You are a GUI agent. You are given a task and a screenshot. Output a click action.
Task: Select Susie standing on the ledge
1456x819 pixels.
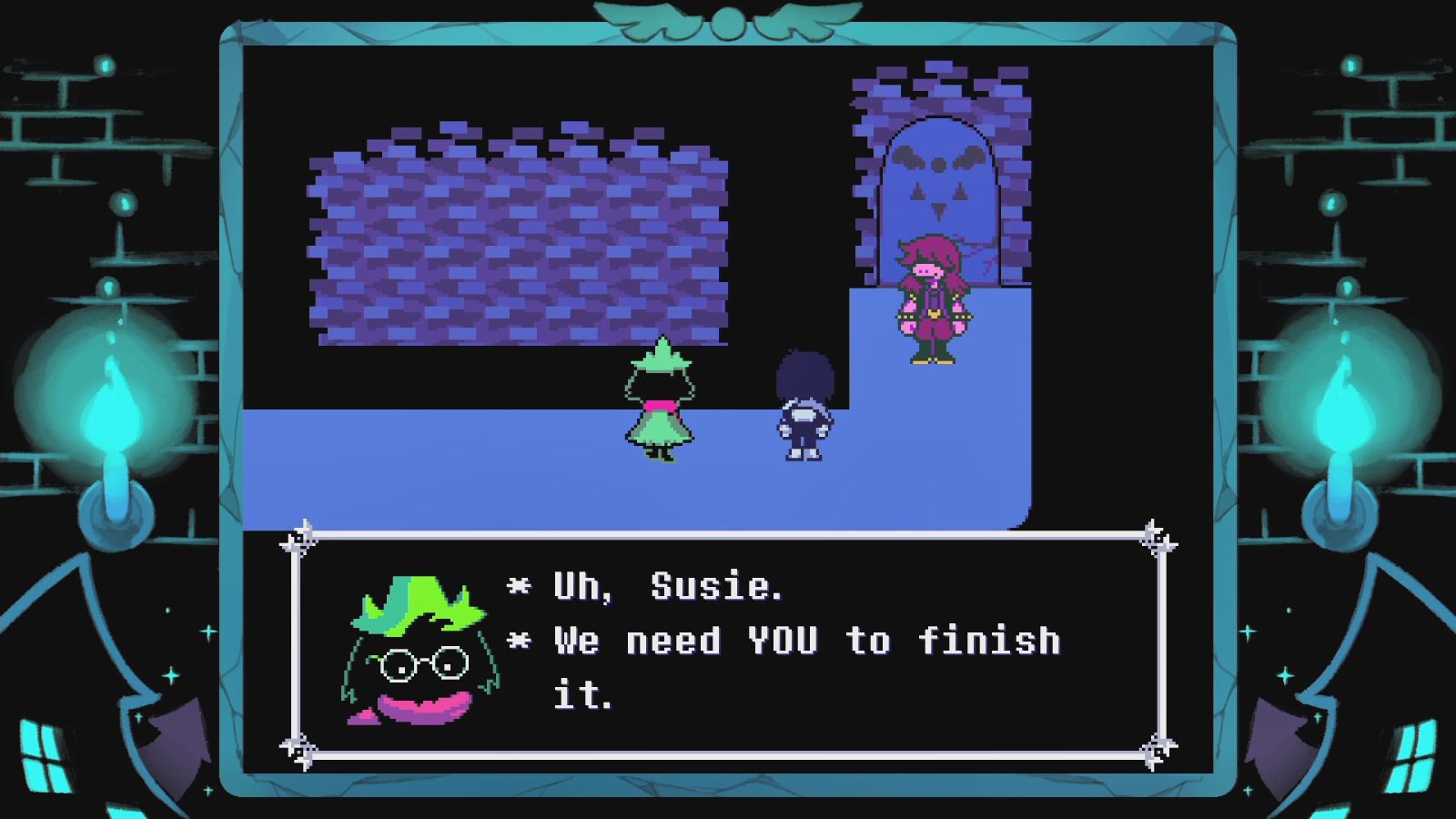tap(928, 300)
